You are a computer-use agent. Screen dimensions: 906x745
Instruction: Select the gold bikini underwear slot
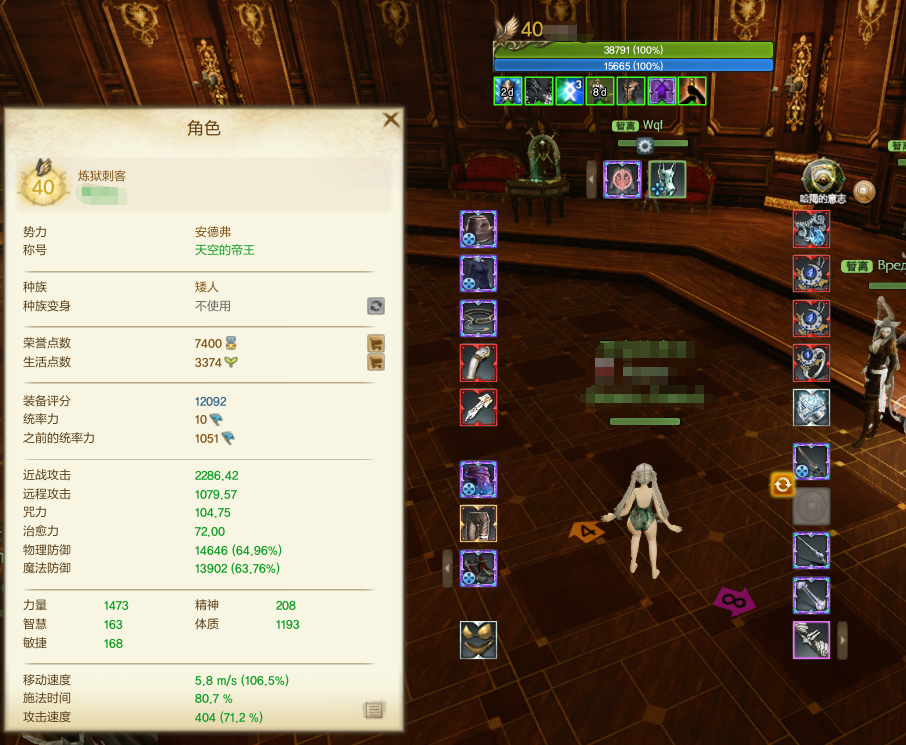coord(478,639)
